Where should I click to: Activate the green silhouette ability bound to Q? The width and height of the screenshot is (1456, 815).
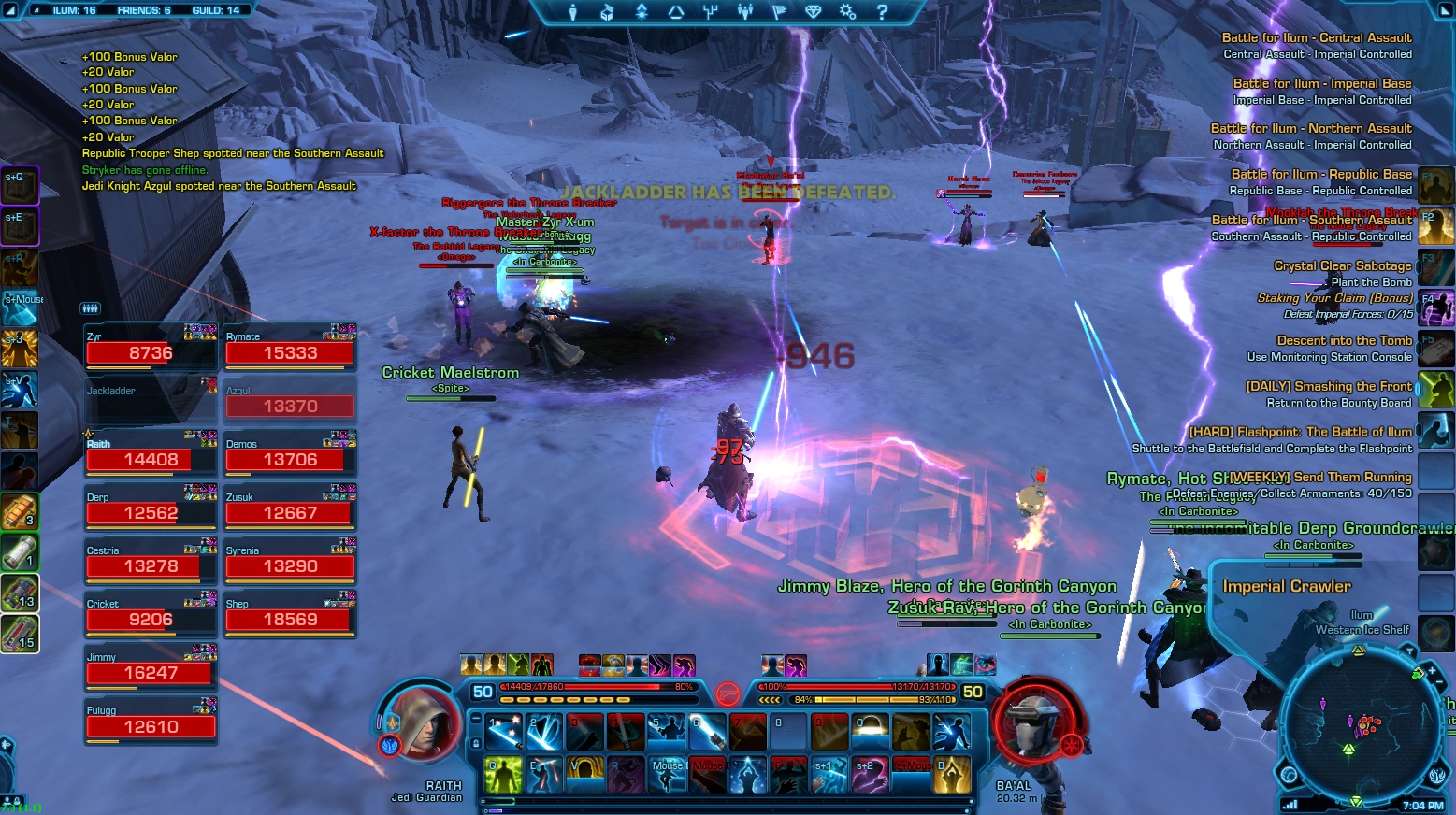click(503, 776)
